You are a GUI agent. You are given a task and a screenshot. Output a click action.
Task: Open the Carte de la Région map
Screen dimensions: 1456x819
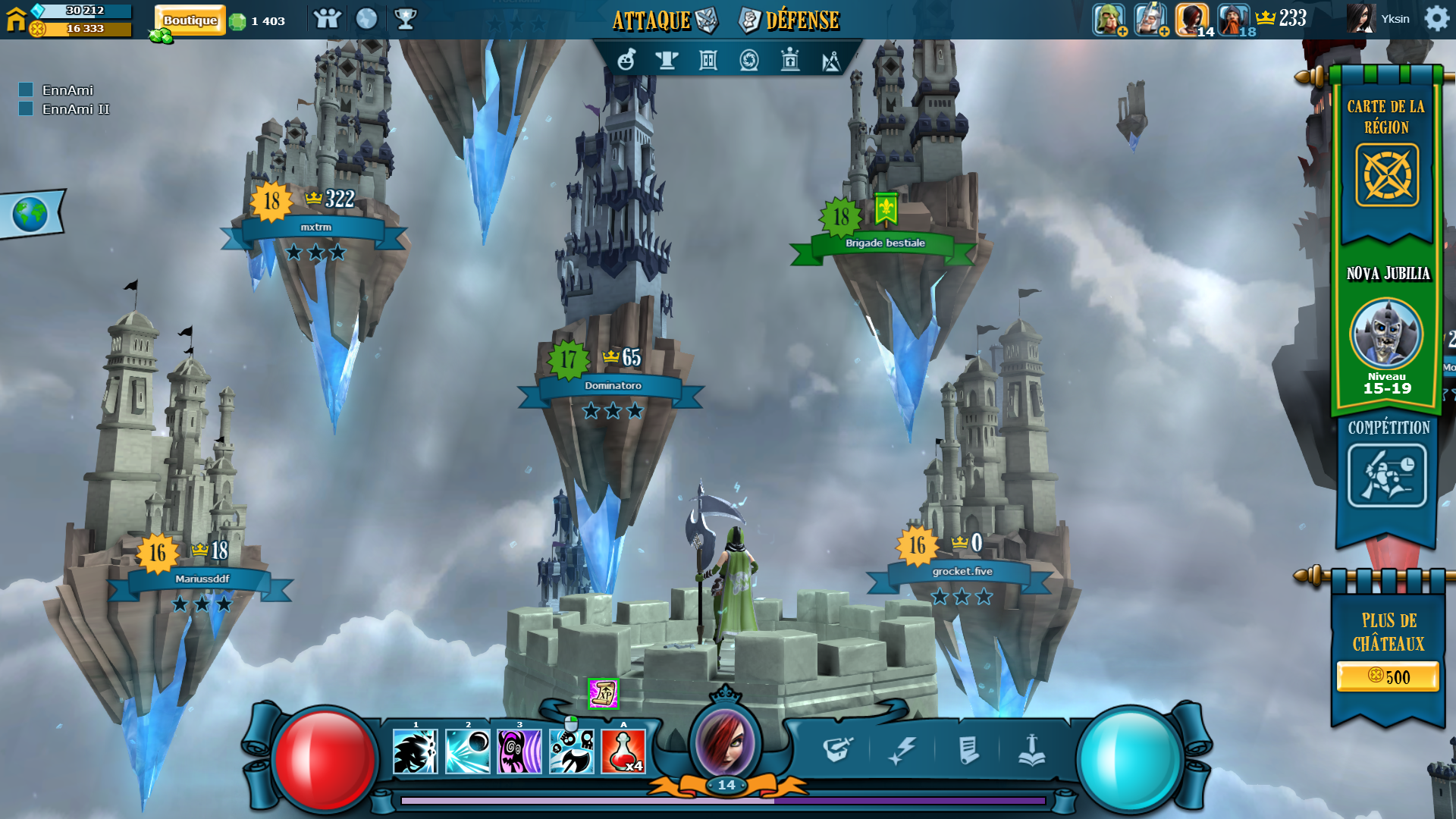[1387, 175]
